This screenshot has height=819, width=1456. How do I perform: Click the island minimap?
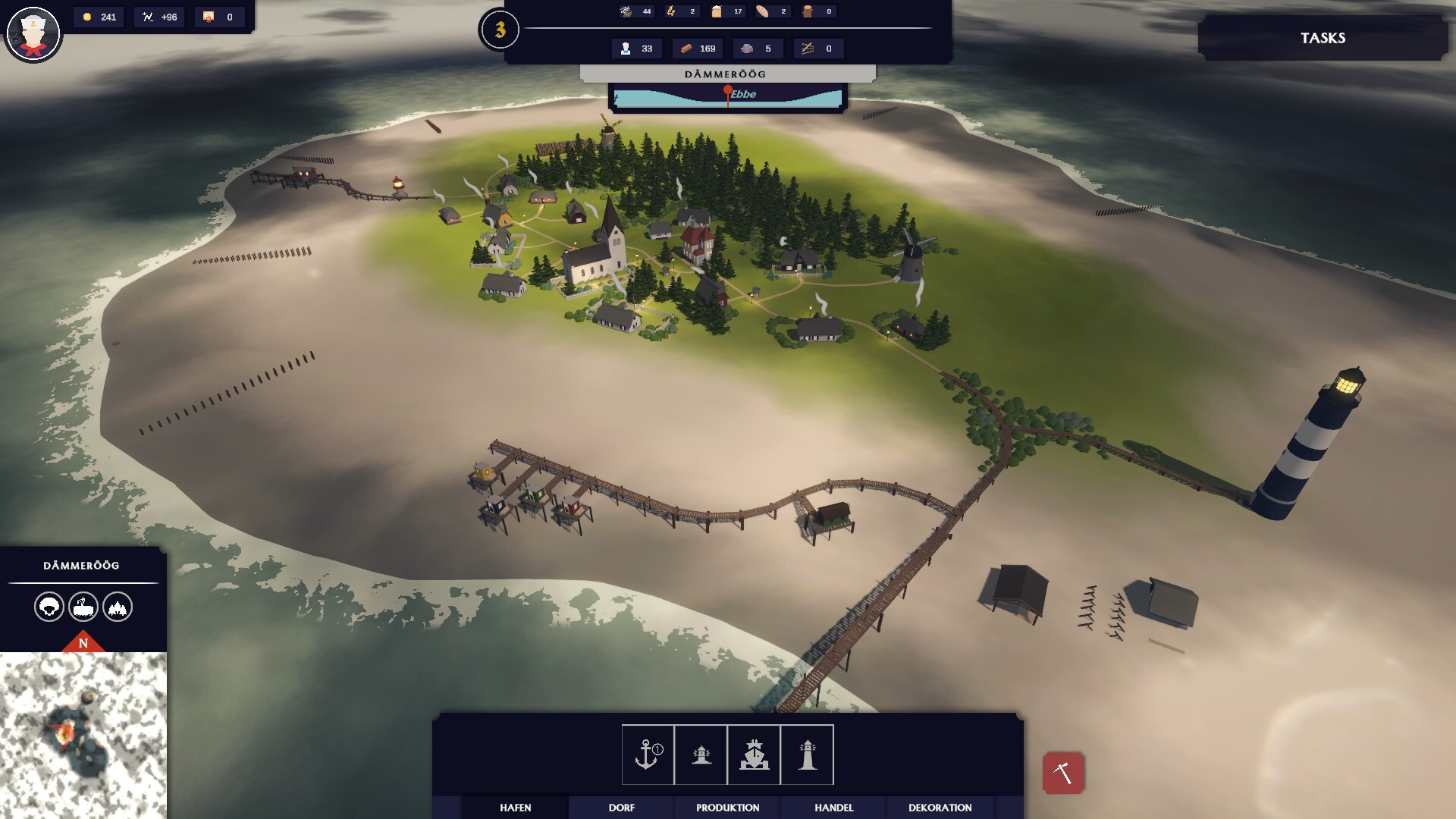[x=83, y=734]
